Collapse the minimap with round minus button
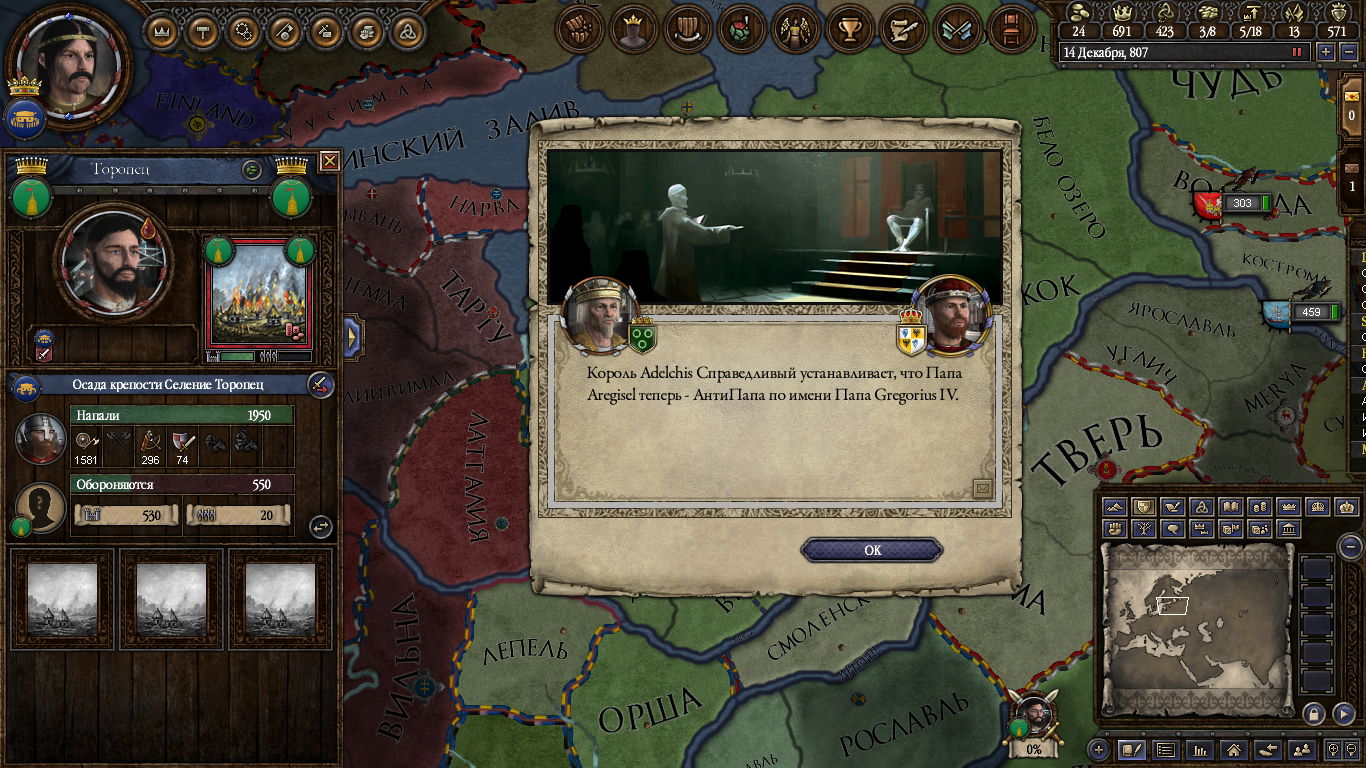The width and height of the screenshot is (1366, 768). click(x=1350, y=547)
